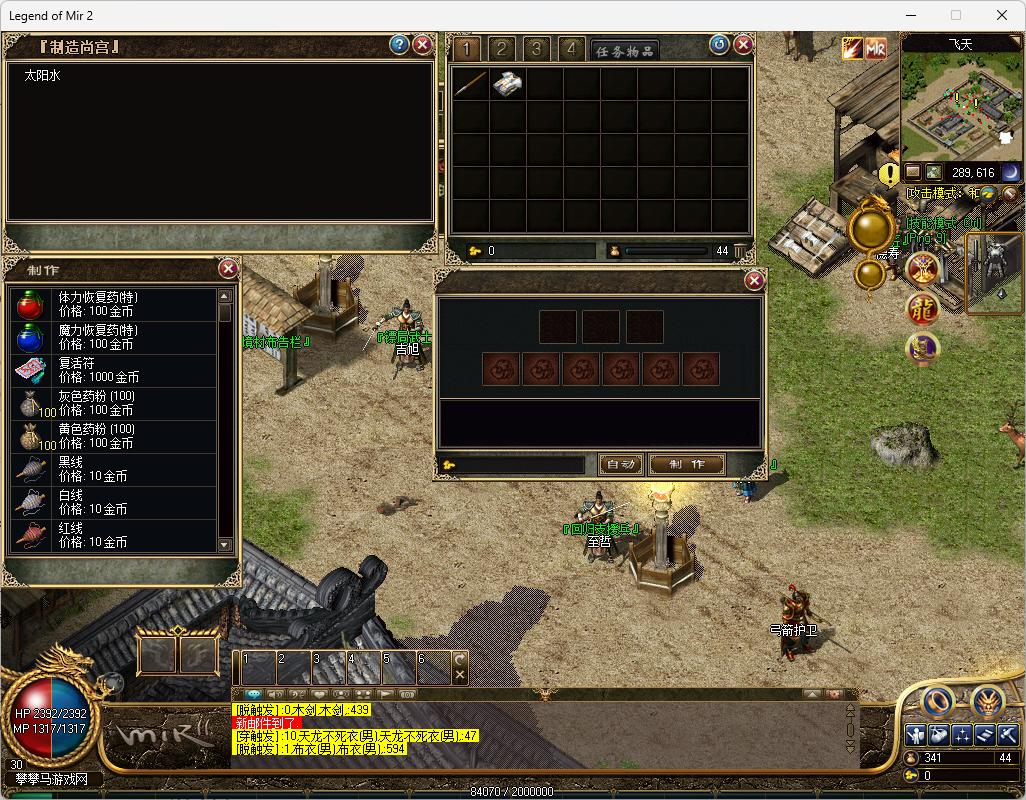Select 太阳水 in the dialog text

pos(43,75)
